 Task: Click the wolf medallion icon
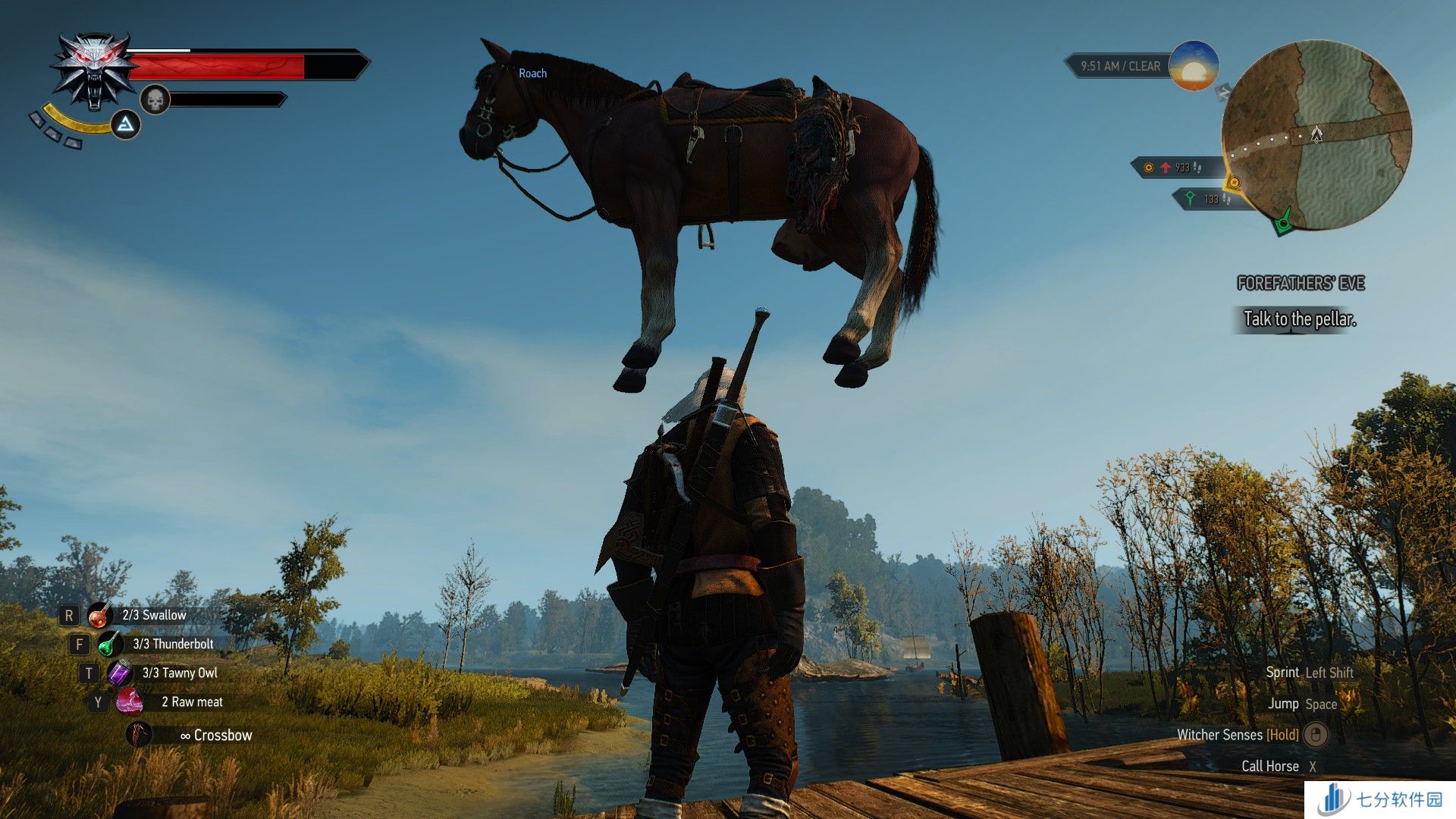tap(93, 71)
